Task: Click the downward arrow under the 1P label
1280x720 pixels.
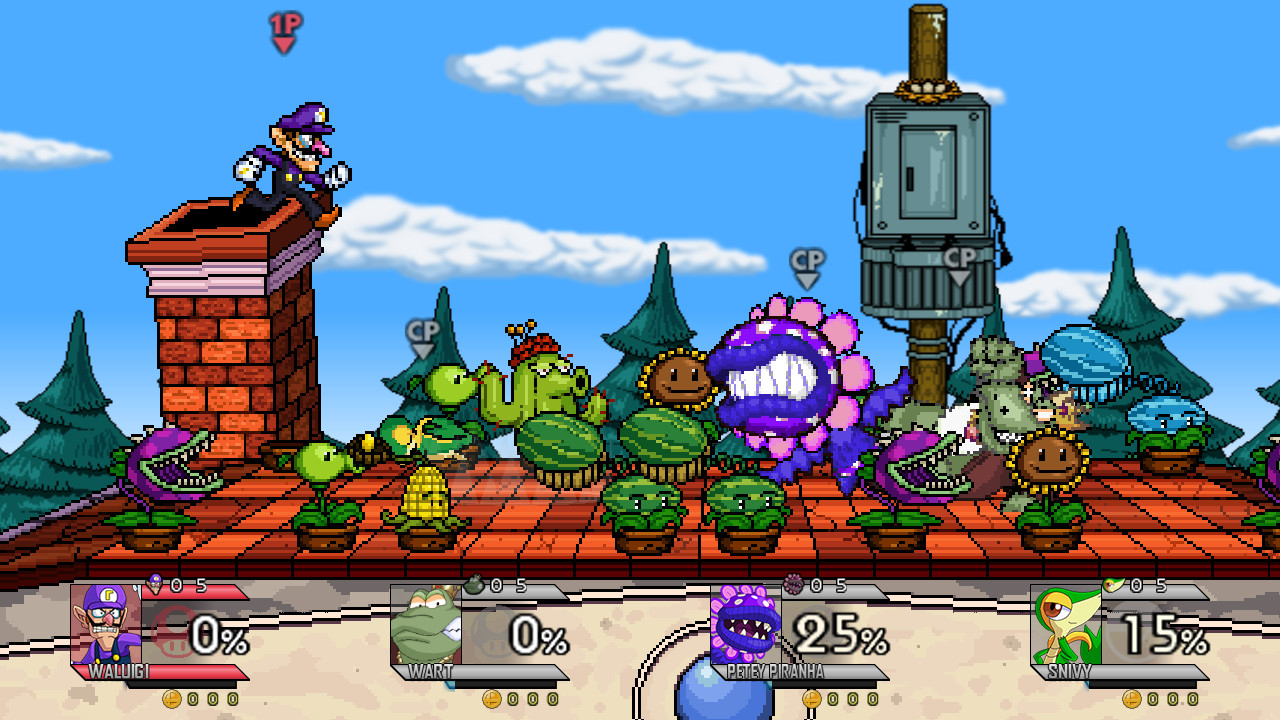Action: 284,44
